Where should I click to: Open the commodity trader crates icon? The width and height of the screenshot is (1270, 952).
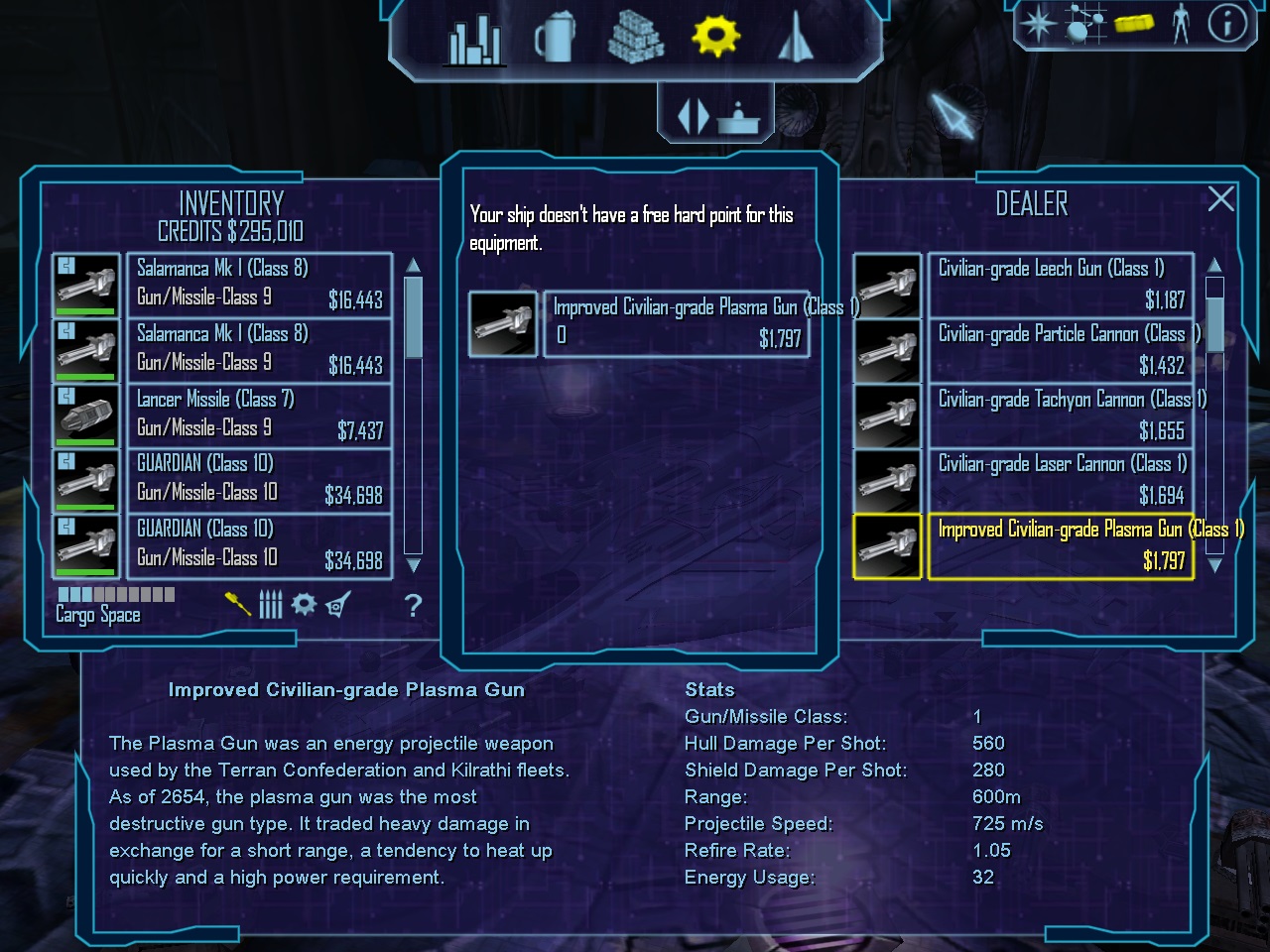(635, 40)
